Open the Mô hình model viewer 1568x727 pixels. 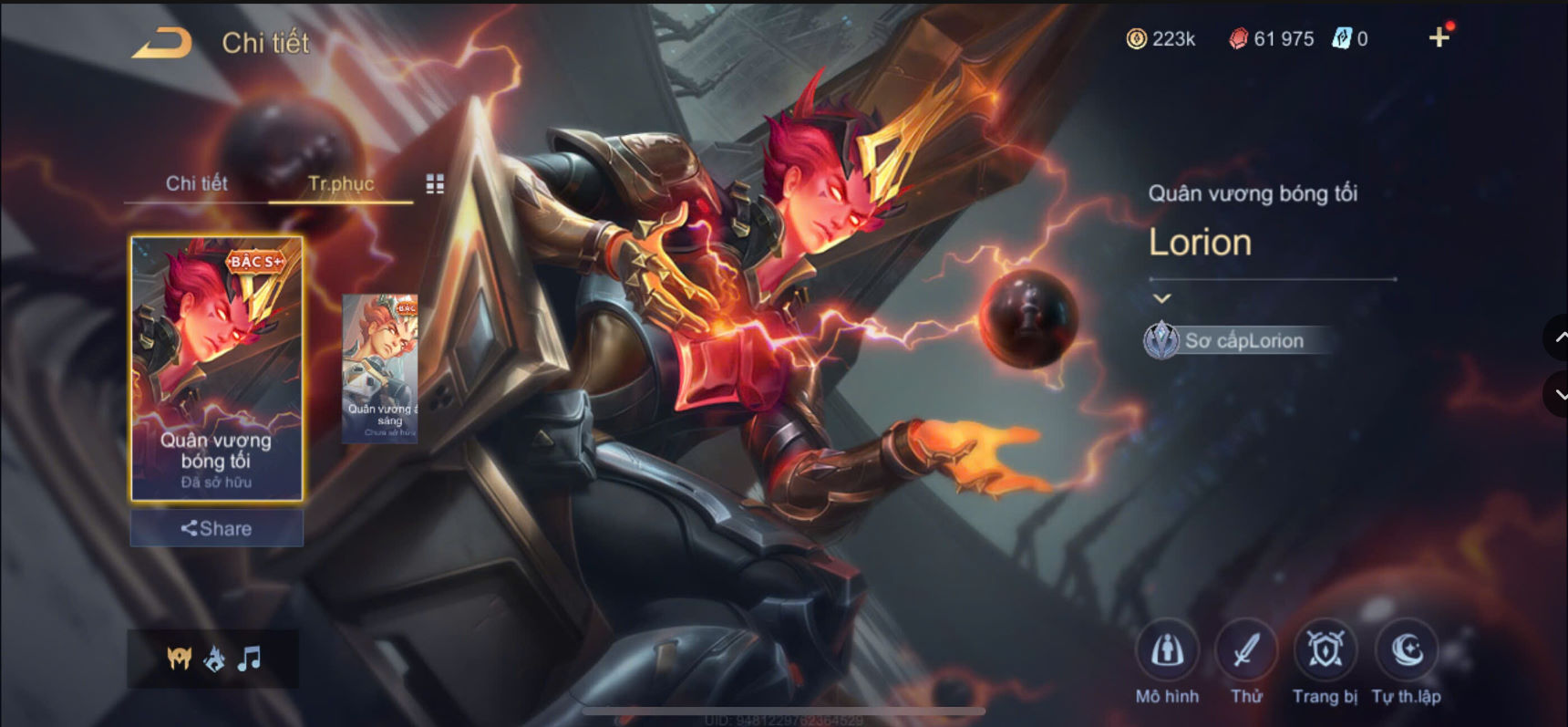coord(1168,652)
